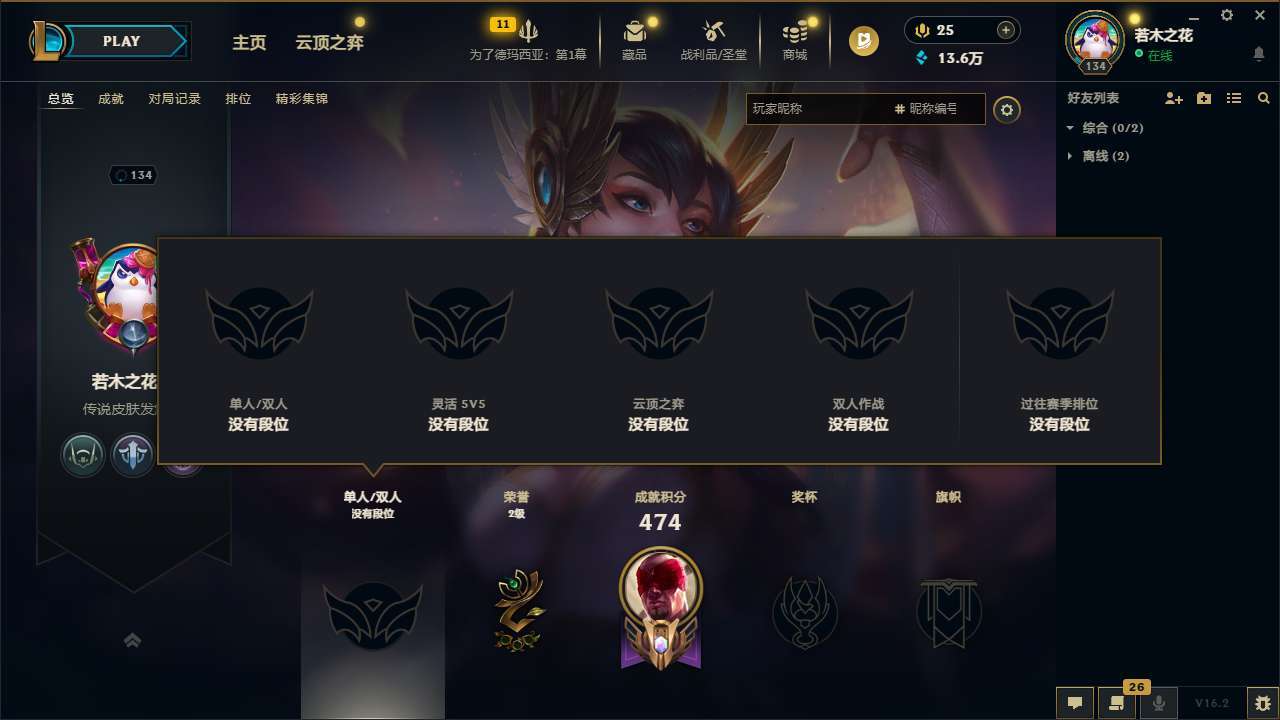
Task: Collapse the 综合 (0/2) friend group
Action: [x=1070, y=128]
